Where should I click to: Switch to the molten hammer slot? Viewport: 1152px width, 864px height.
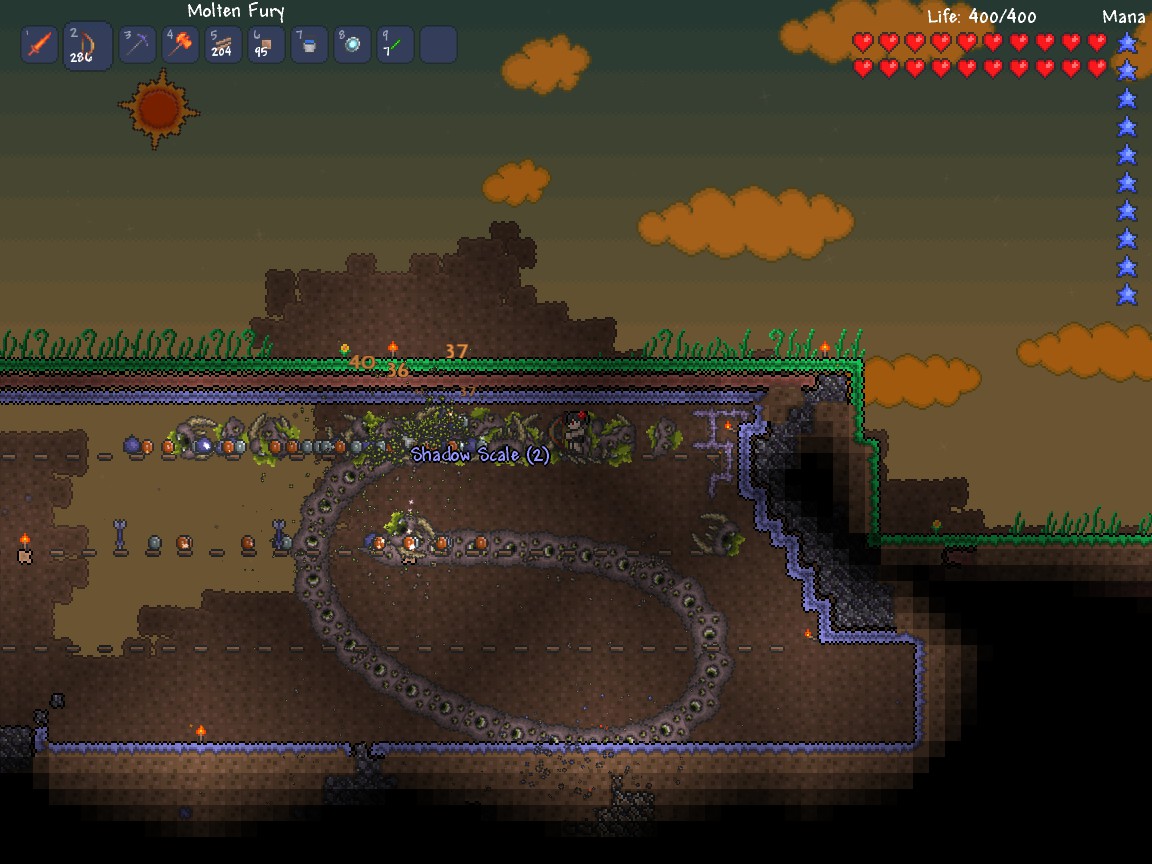(181, 45)
